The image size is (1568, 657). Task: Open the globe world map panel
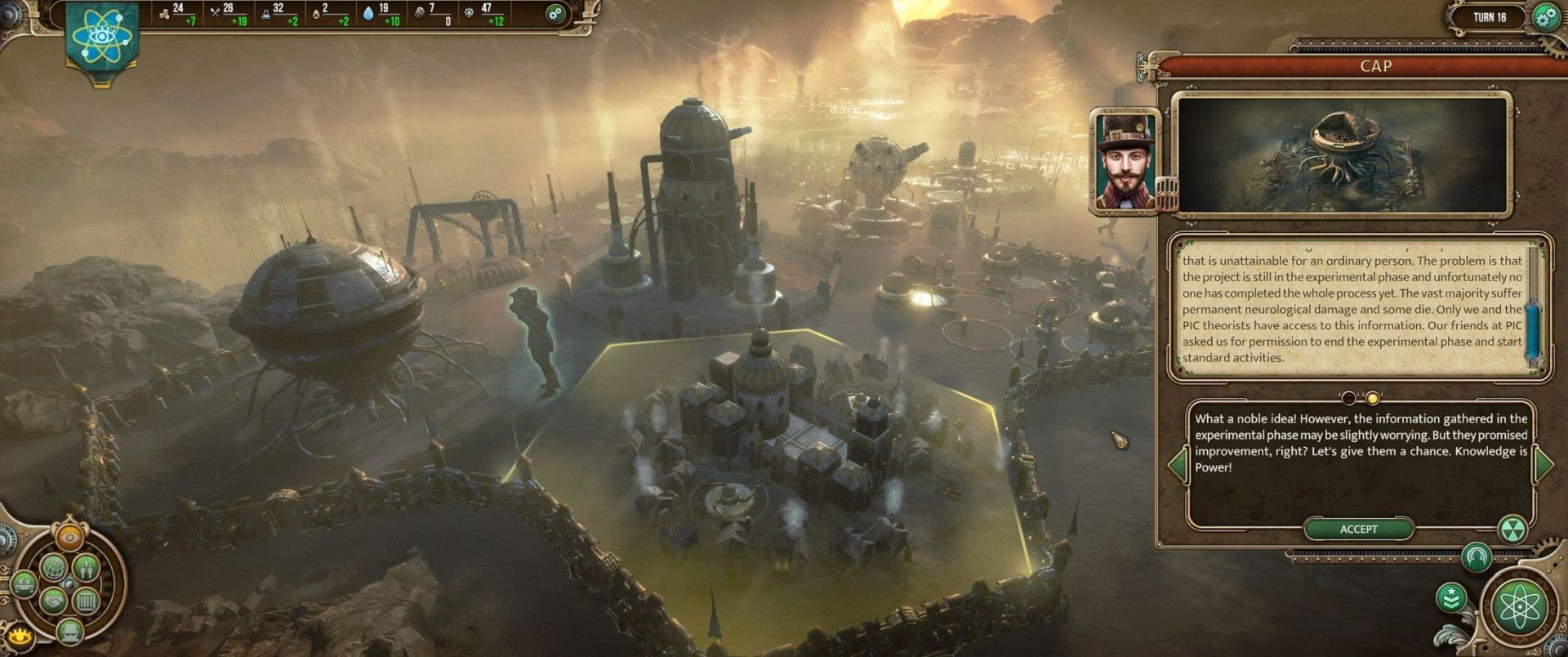pos(52,566)
